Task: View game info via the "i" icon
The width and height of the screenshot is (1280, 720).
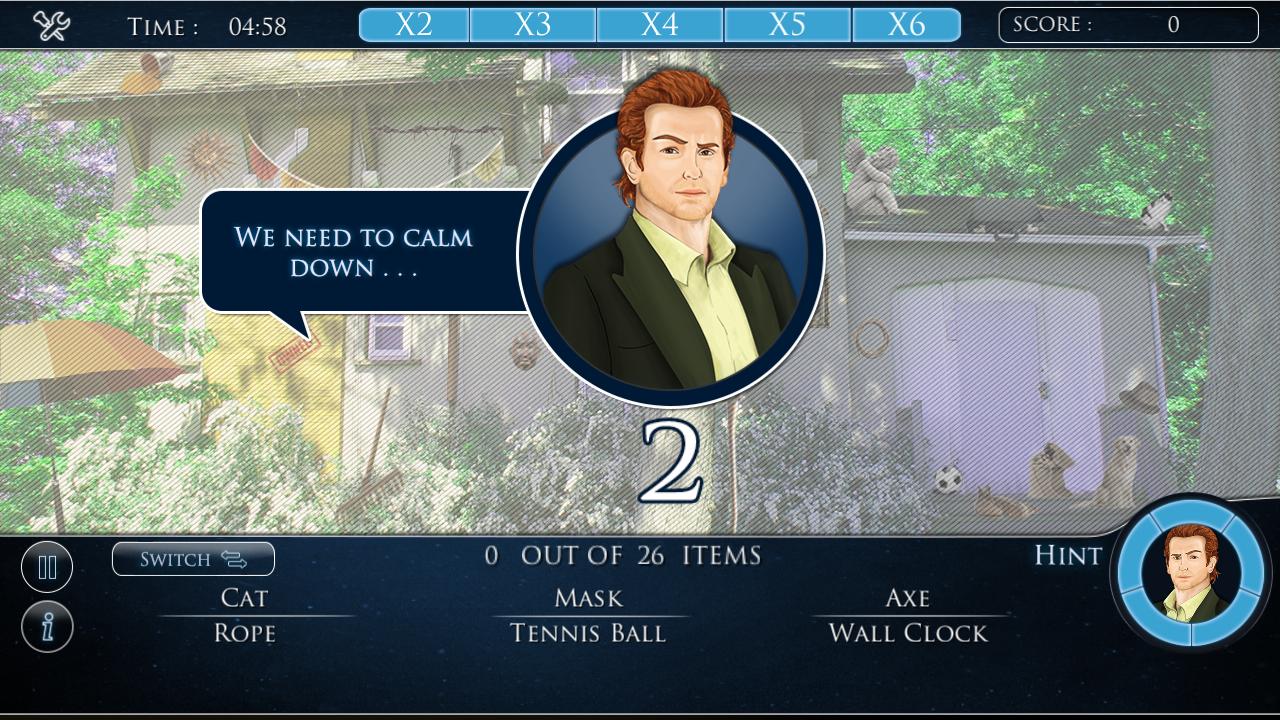Action: (46, 626)
